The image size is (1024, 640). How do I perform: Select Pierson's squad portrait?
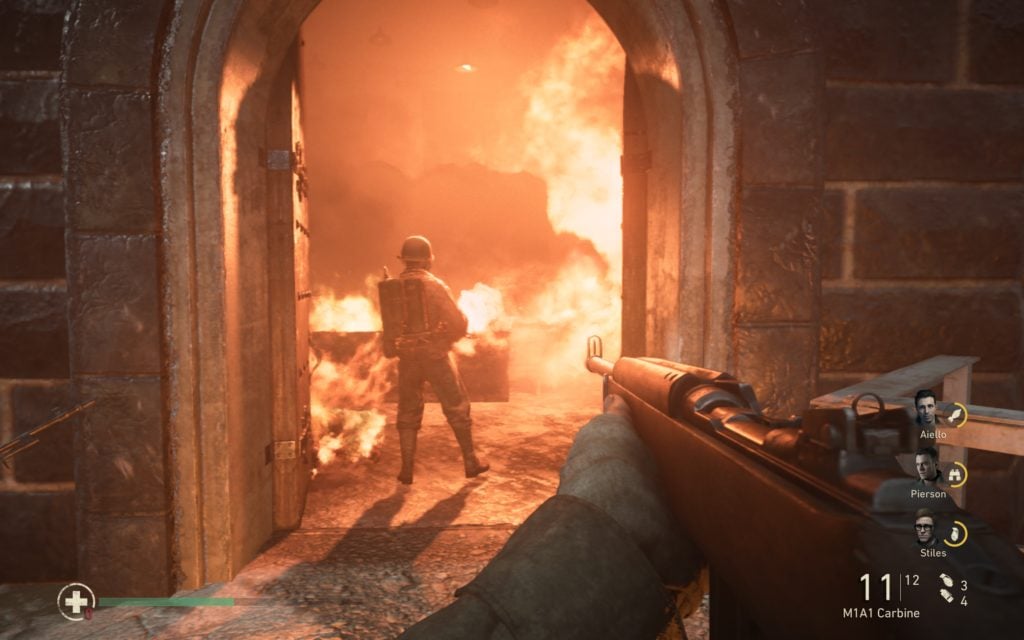[x=925, y=467]
